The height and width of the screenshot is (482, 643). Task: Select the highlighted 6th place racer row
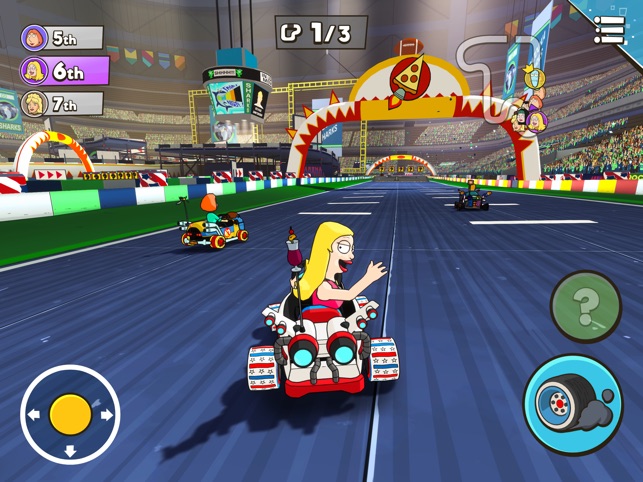point(65,71)
